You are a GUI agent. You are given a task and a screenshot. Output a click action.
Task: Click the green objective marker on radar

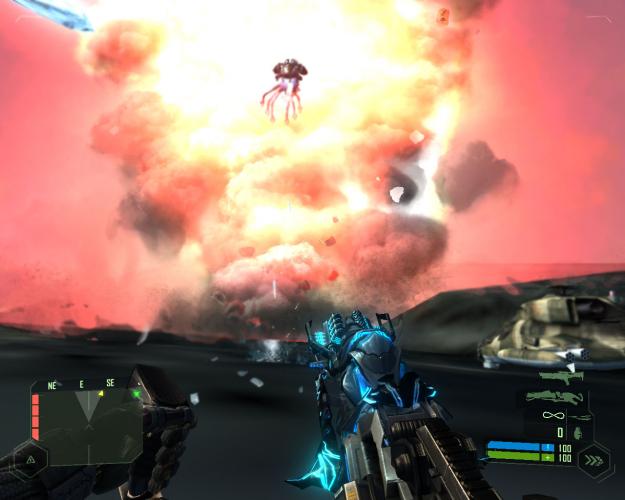click(x=136, y=394)
